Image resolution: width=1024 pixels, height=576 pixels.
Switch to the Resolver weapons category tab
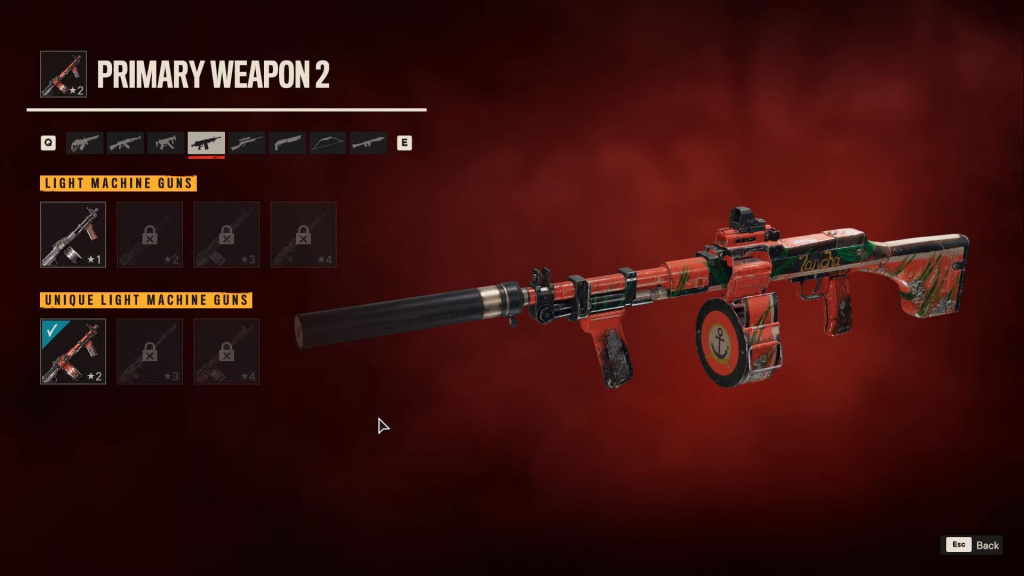click(x=85, y=143)
